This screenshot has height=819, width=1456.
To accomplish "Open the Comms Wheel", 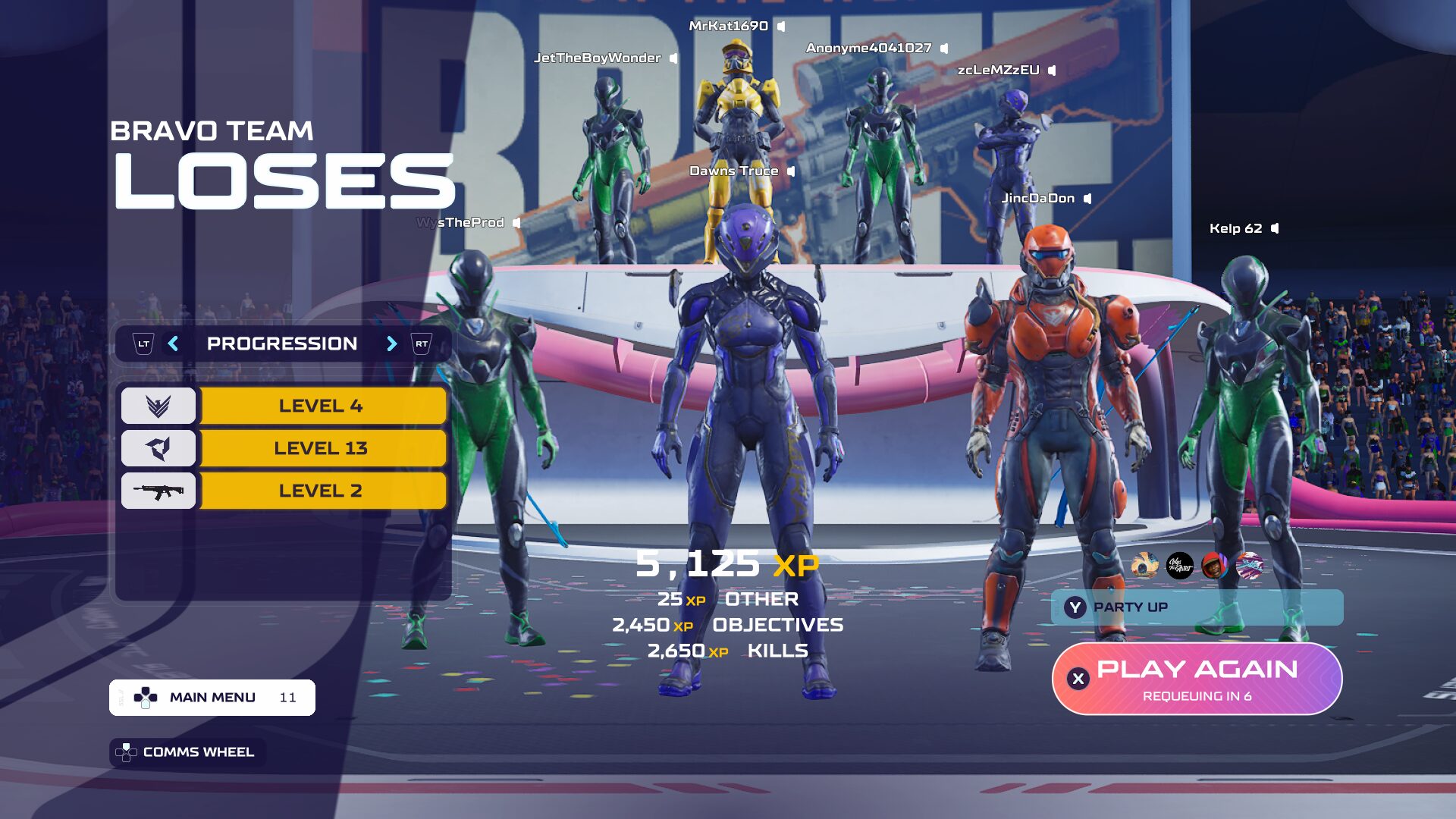I will tap(187, 752).
